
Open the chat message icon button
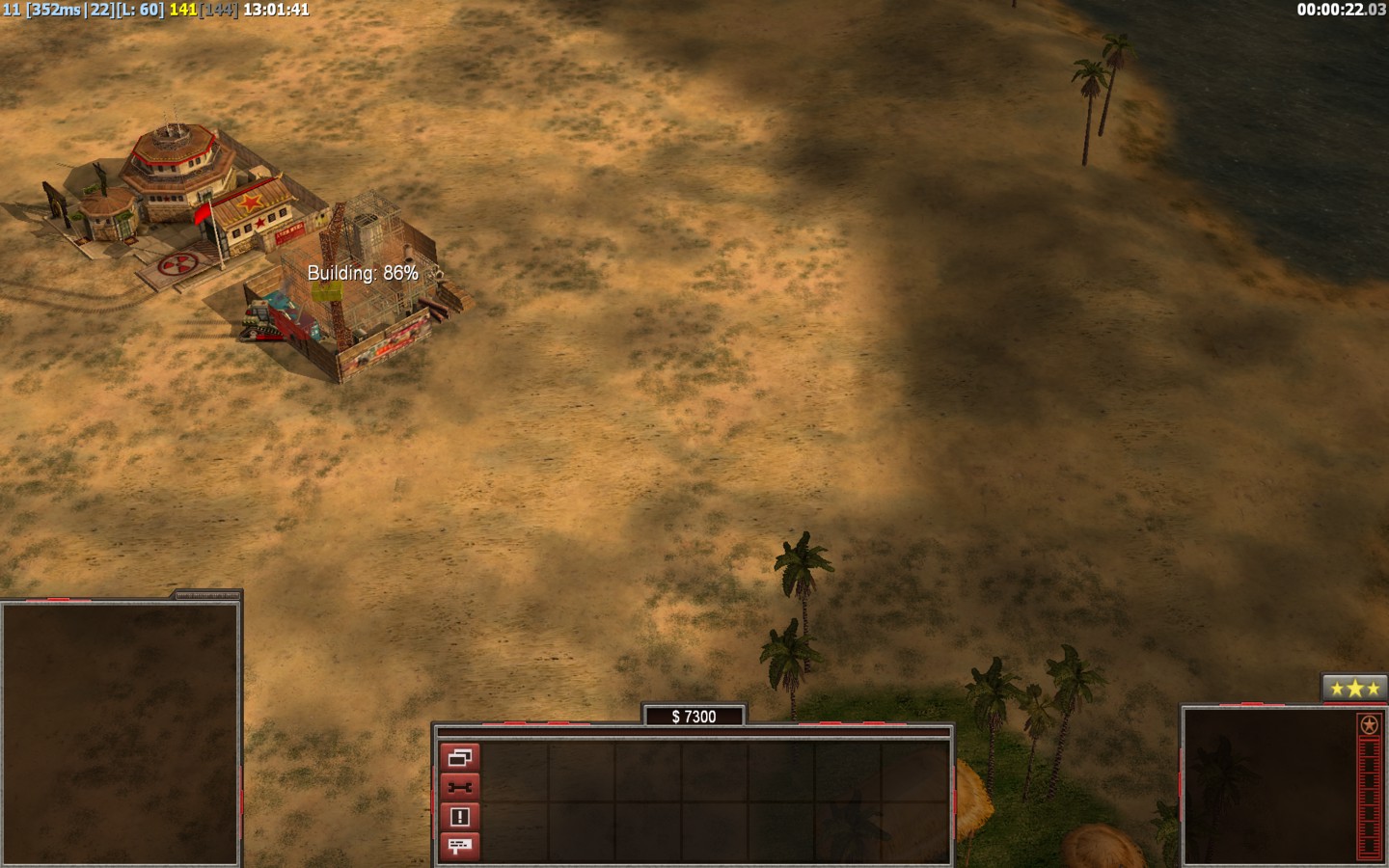click(x=459, y=846)
